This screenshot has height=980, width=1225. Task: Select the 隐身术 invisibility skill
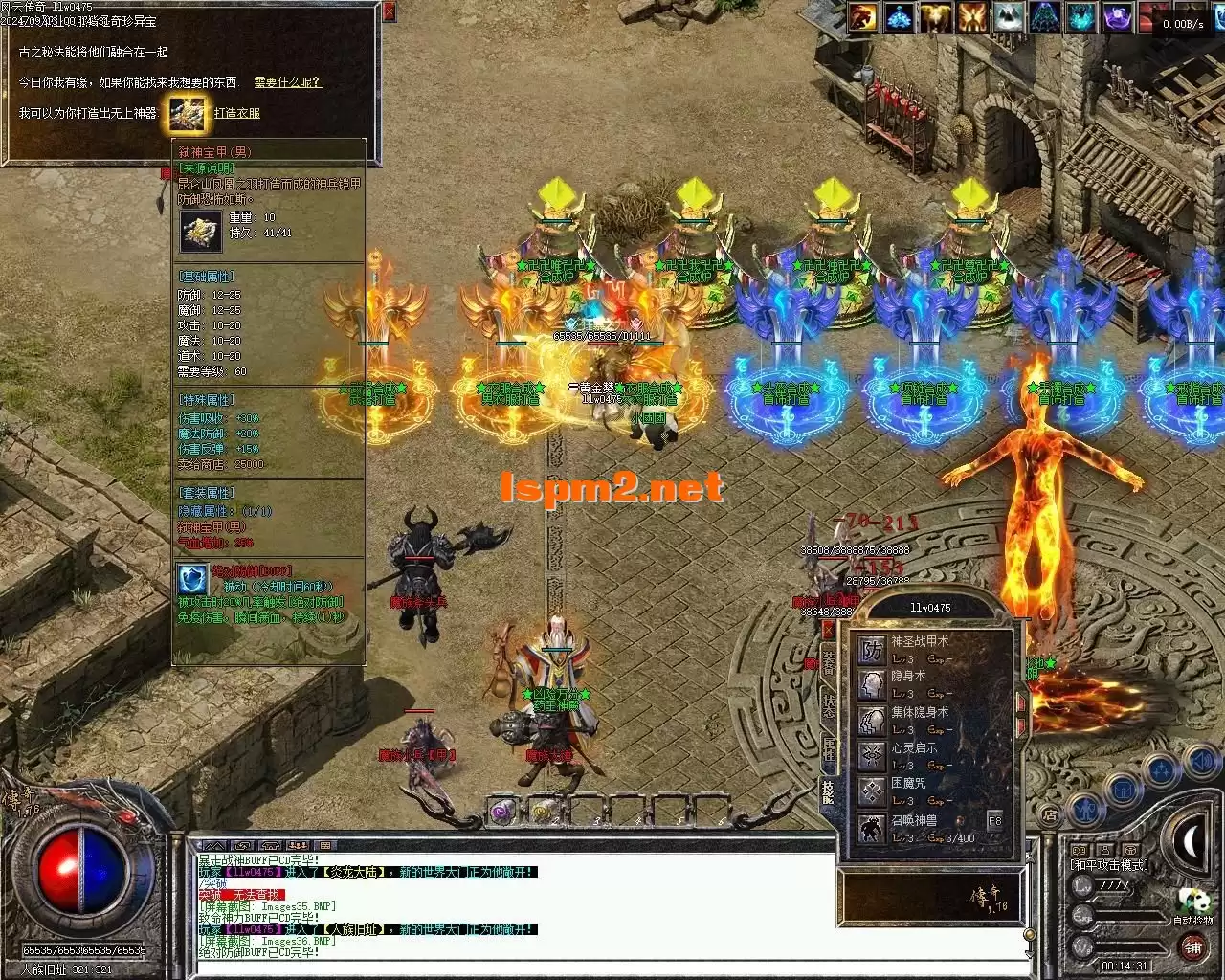[872, 685]
